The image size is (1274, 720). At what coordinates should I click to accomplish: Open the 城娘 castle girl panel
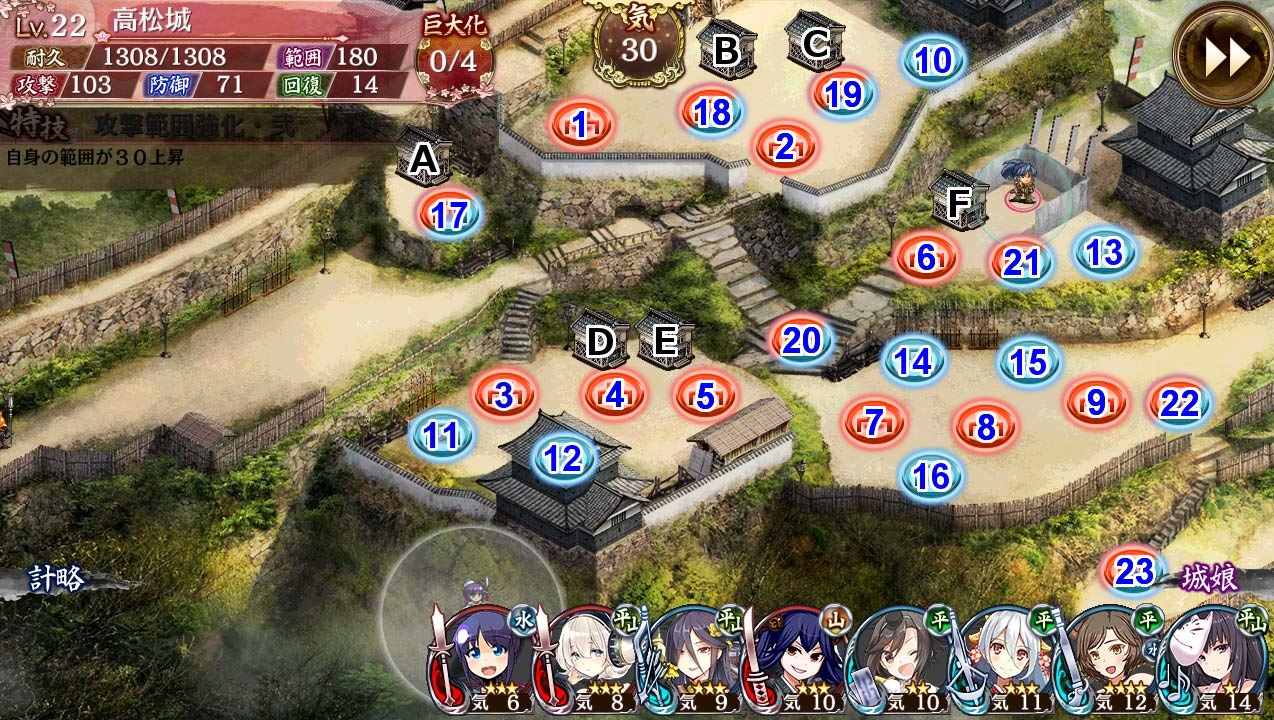tap(1210, 578)
